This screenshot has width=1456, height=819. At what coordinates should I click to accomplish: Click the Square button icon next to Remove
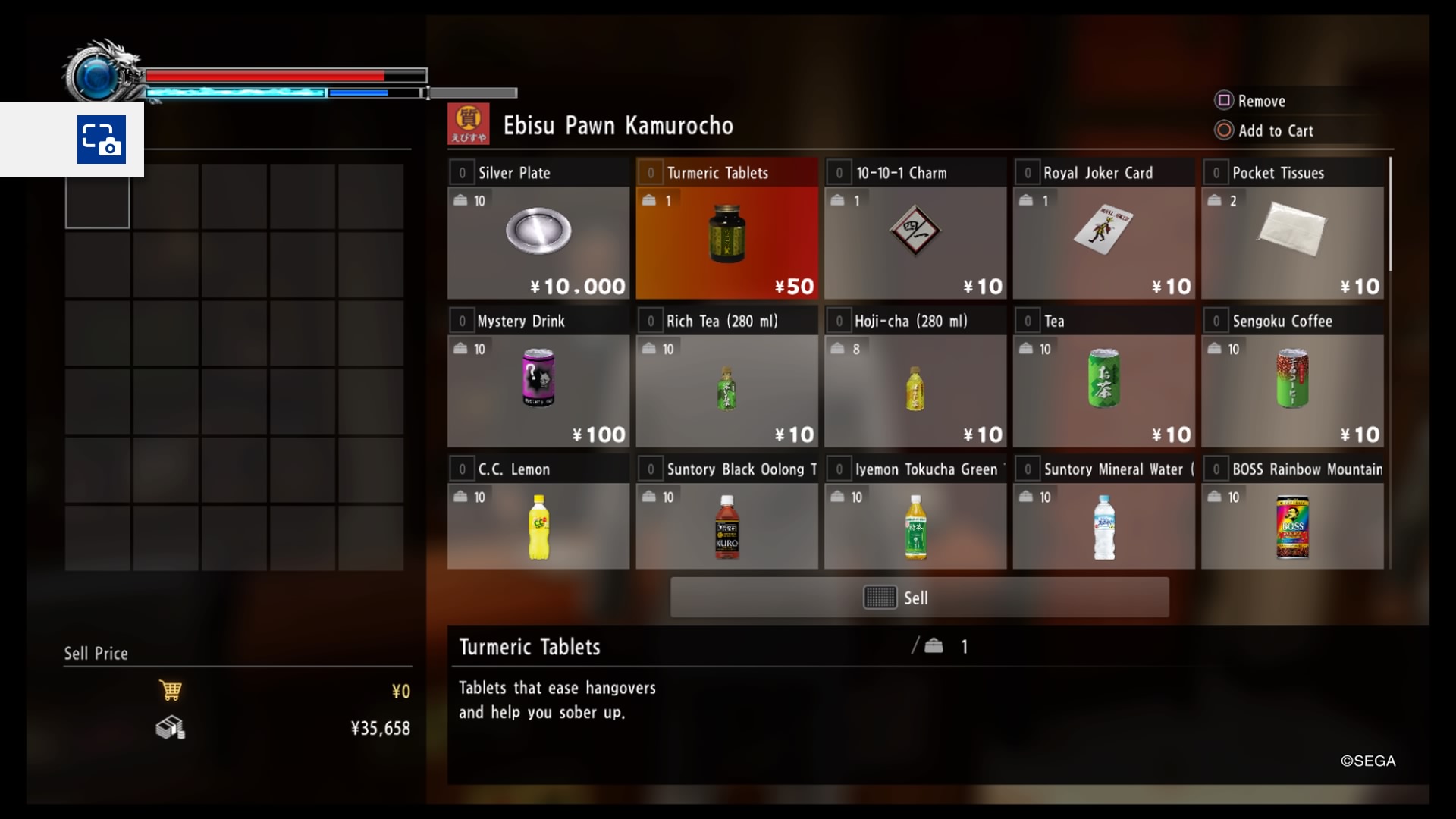pos(1223,100)
